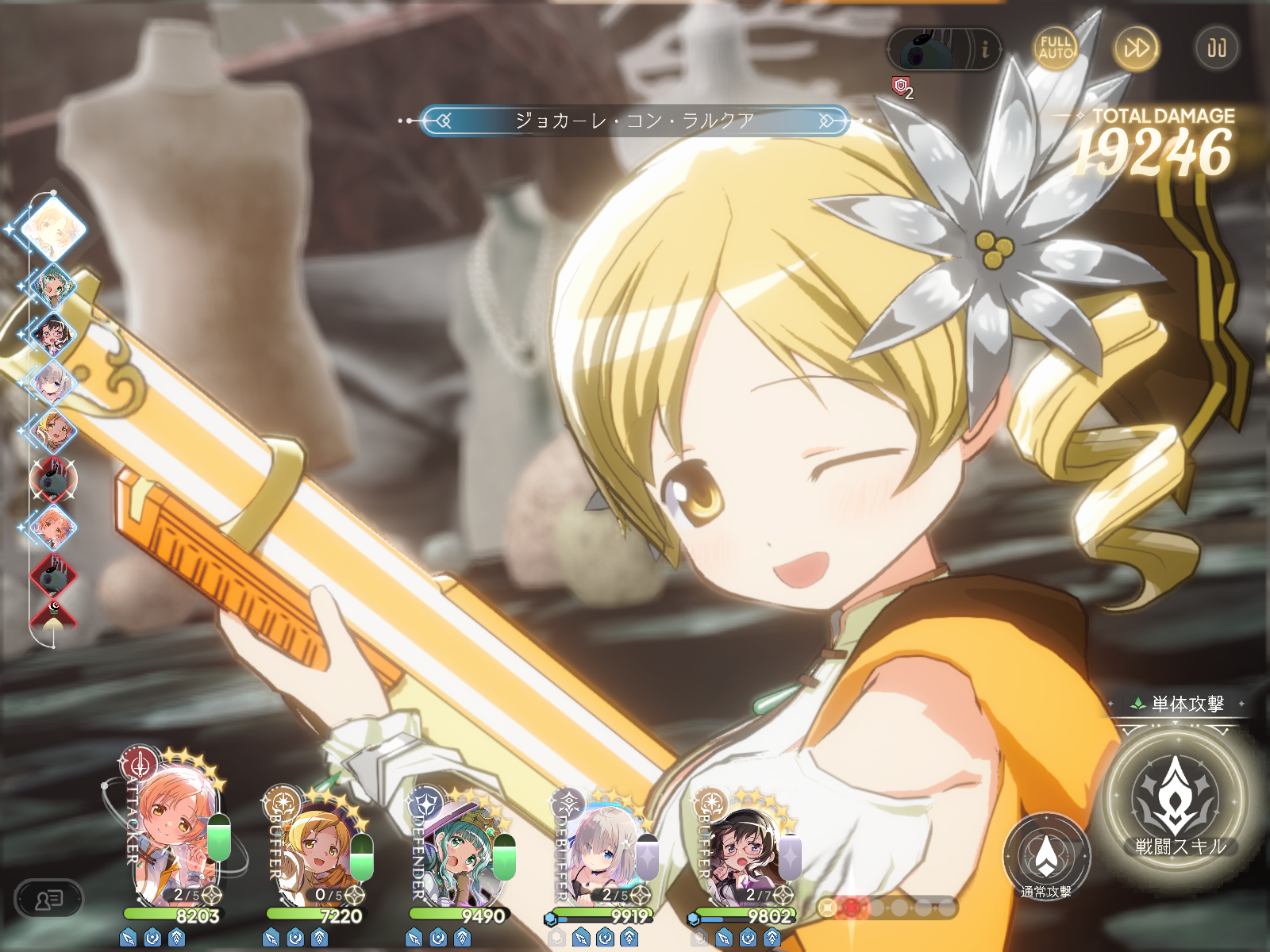The width and height of the screenshot is (1270, 952).
Task: Click the top turn-order portrait
Action: [52, 228]
